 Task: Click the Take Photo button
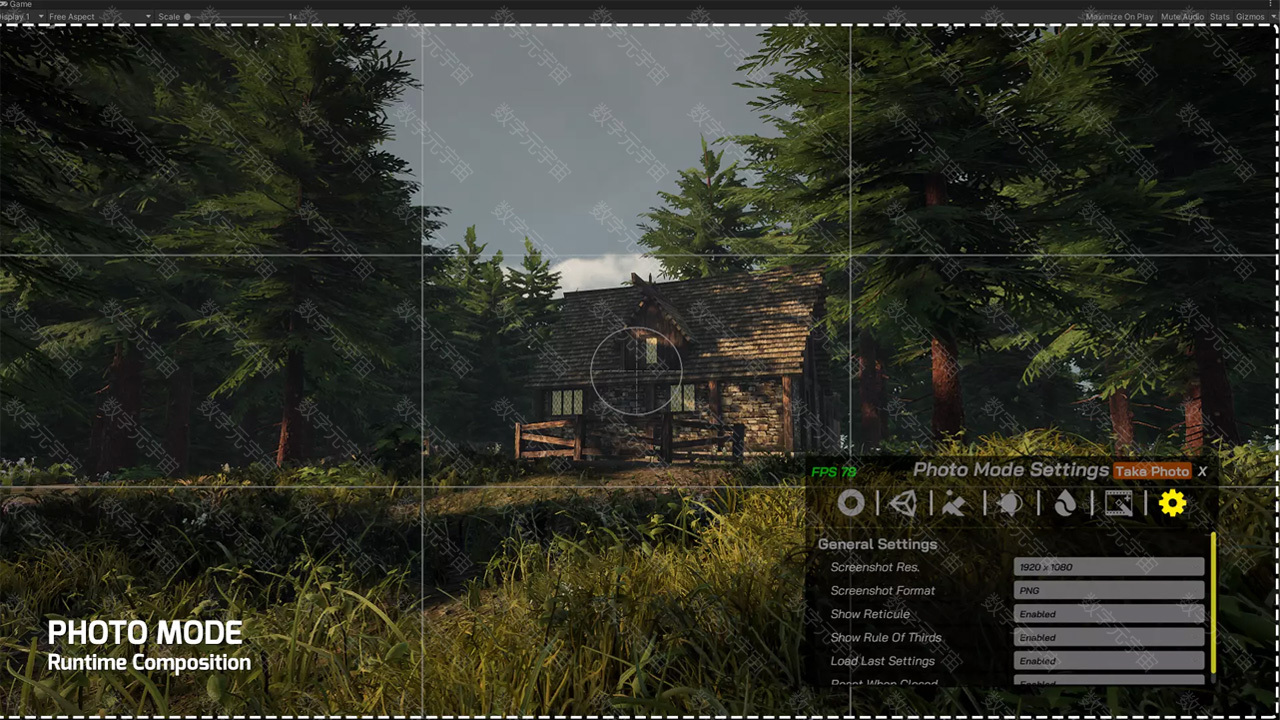[1152, 471]
